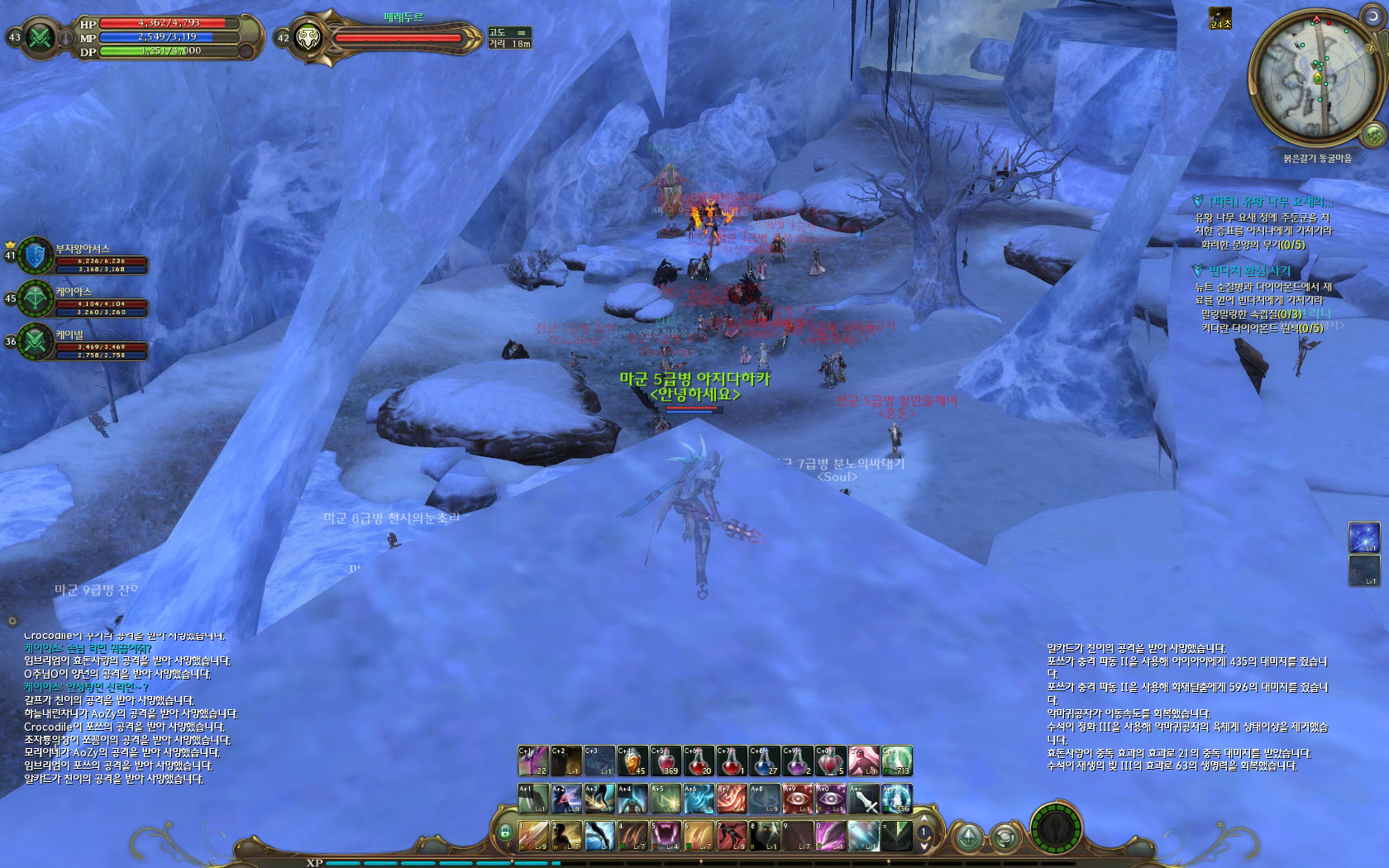Activate the red eye skill in slot A+9
The image size is (1389, 868).
click(x=797, y=799)
